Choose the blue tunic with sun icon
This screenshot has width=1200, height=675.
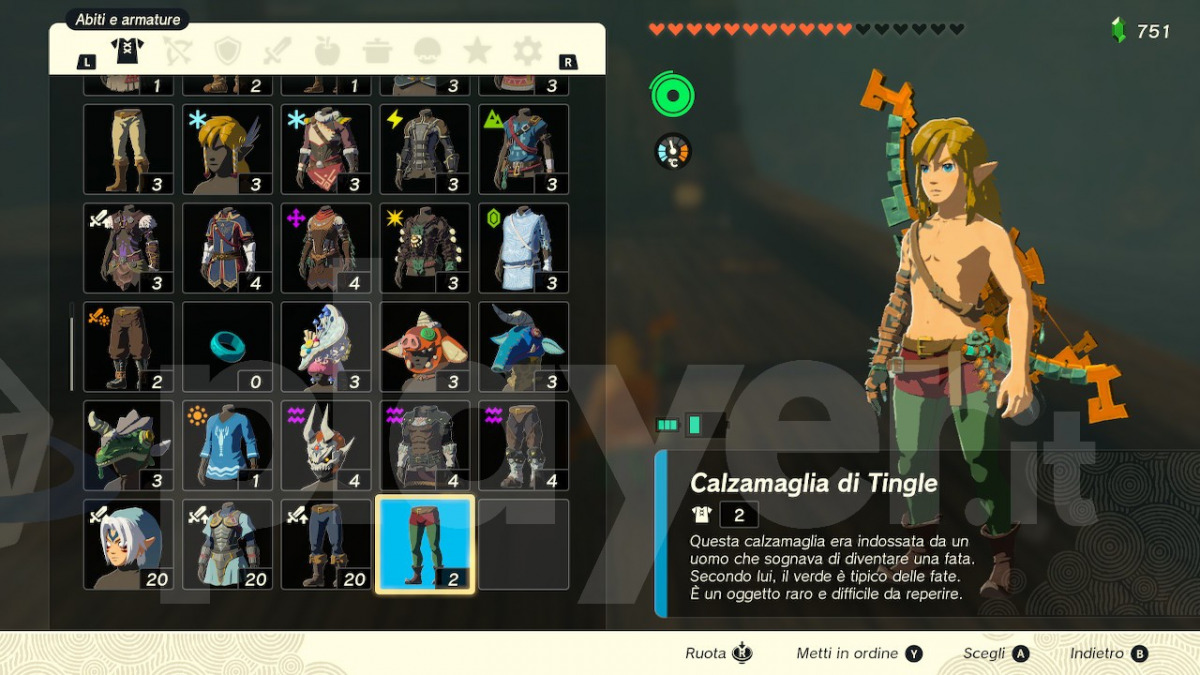227,446
